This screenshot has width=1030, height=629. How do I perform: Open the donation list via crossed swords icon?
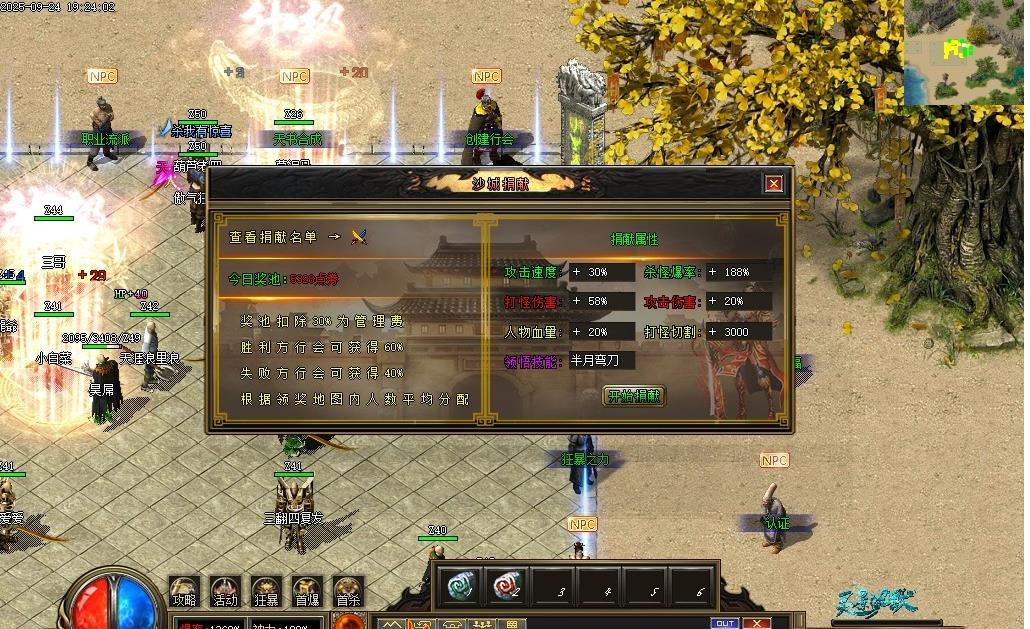pyautogui.click(x=360, y=237)
